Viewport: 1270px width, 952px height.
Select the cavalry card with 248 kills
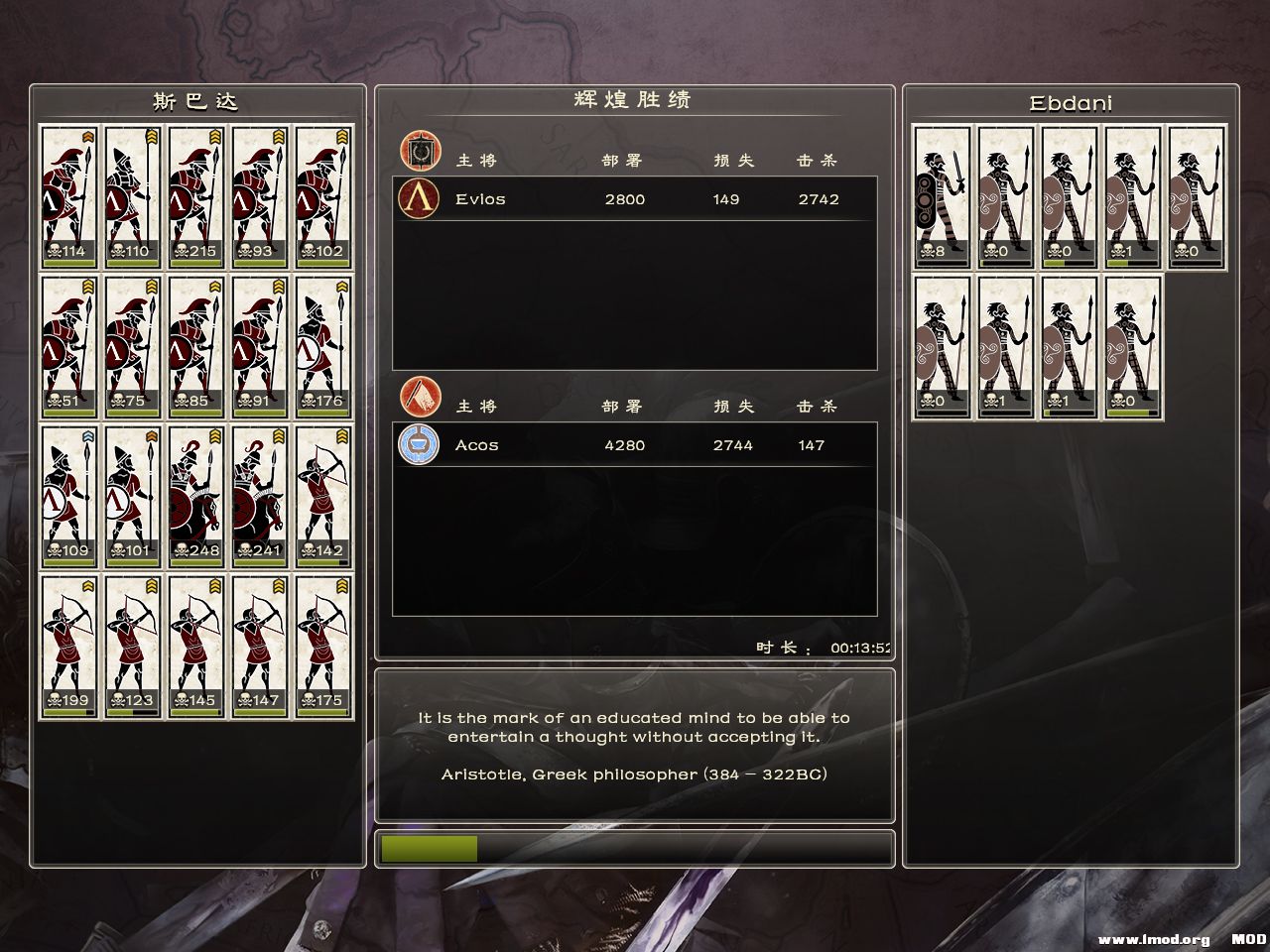point(196,497)
